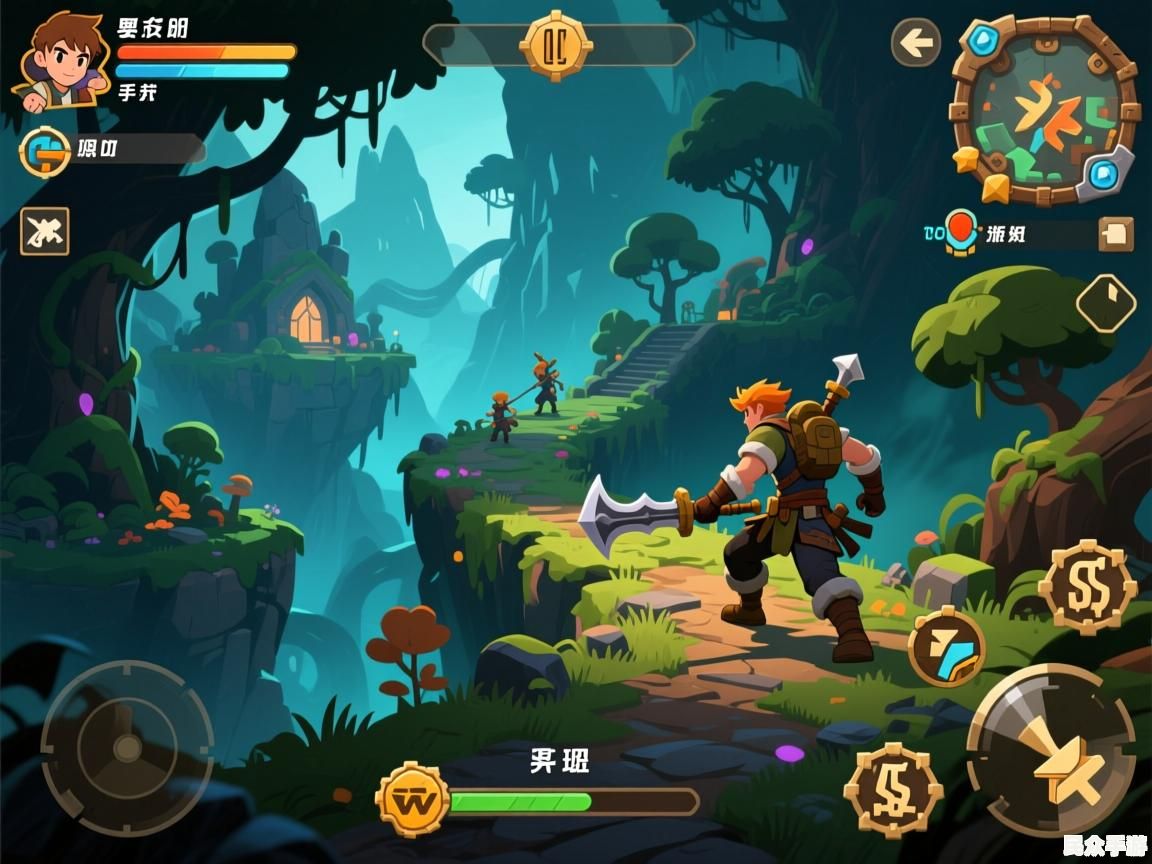Click the gold W emblem badge
1152x864 pixels.
412,800
